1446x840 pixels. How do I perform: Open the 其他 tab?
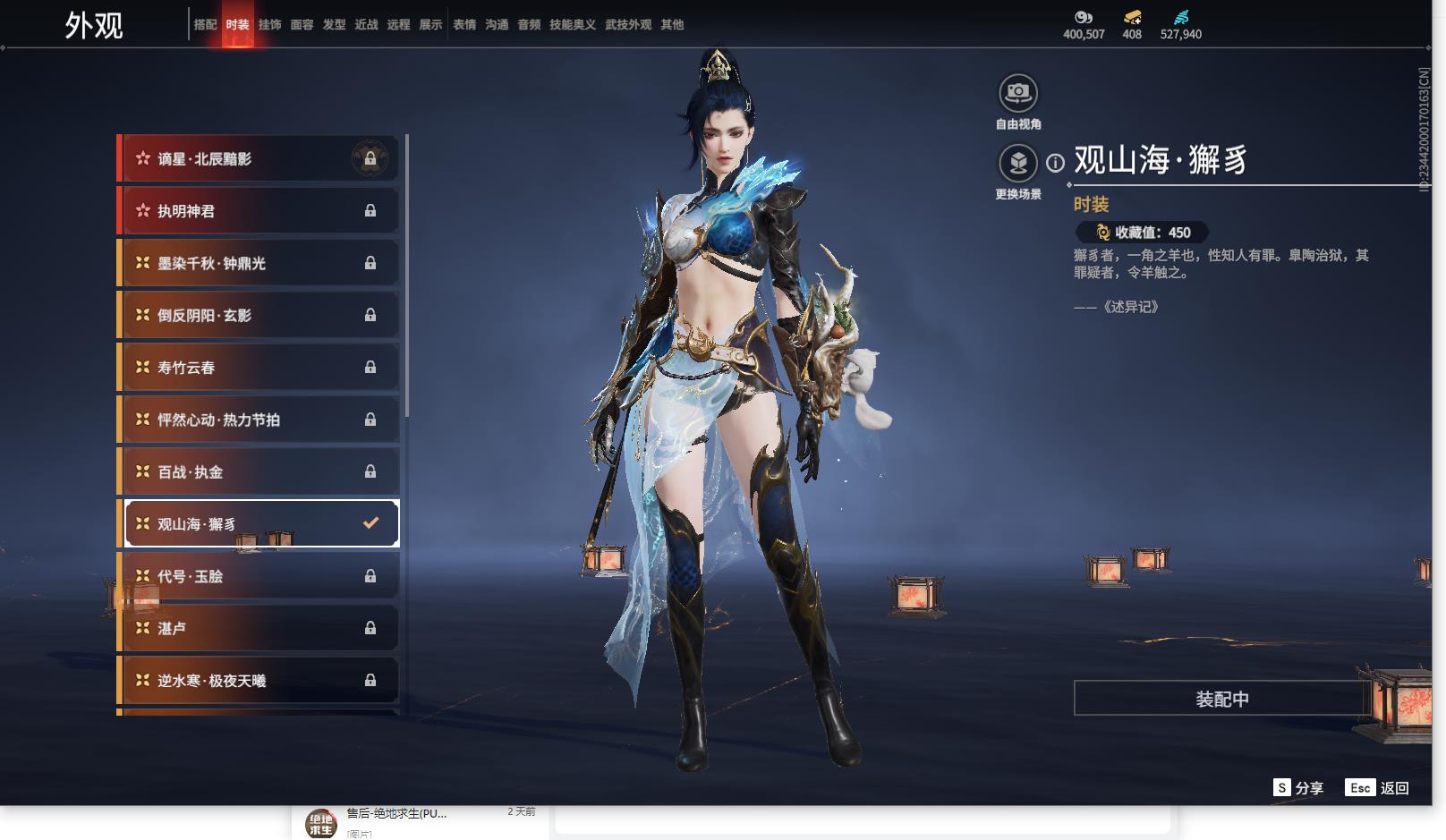(672, 25)
